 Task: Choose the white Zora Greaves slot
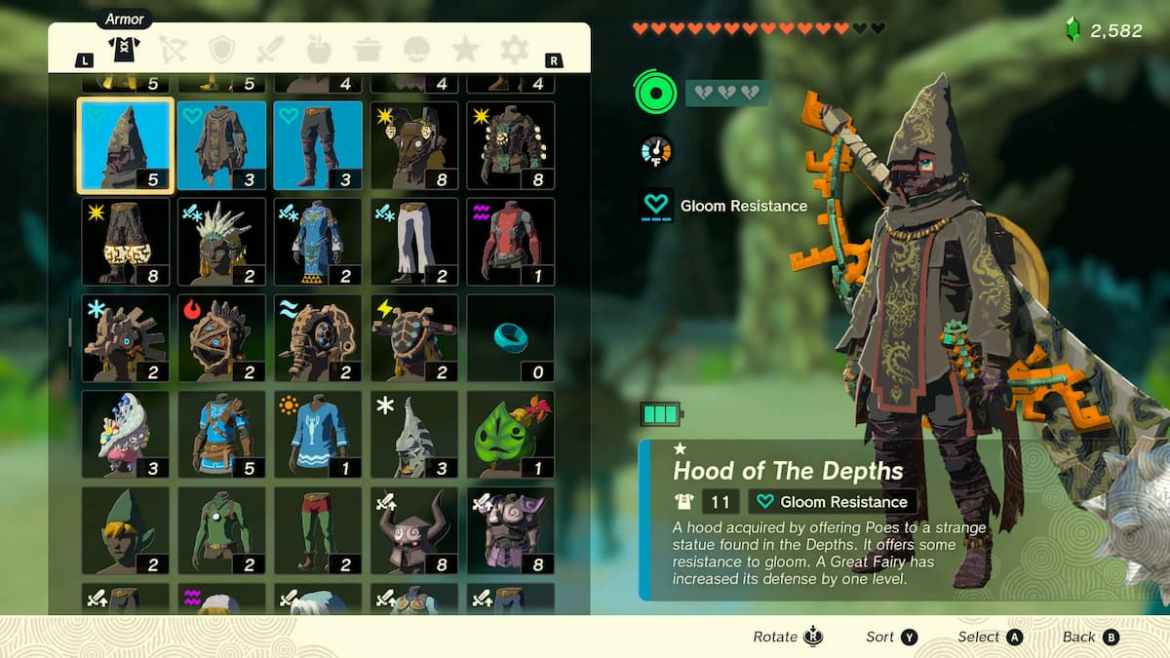click(x=414, y=241)
